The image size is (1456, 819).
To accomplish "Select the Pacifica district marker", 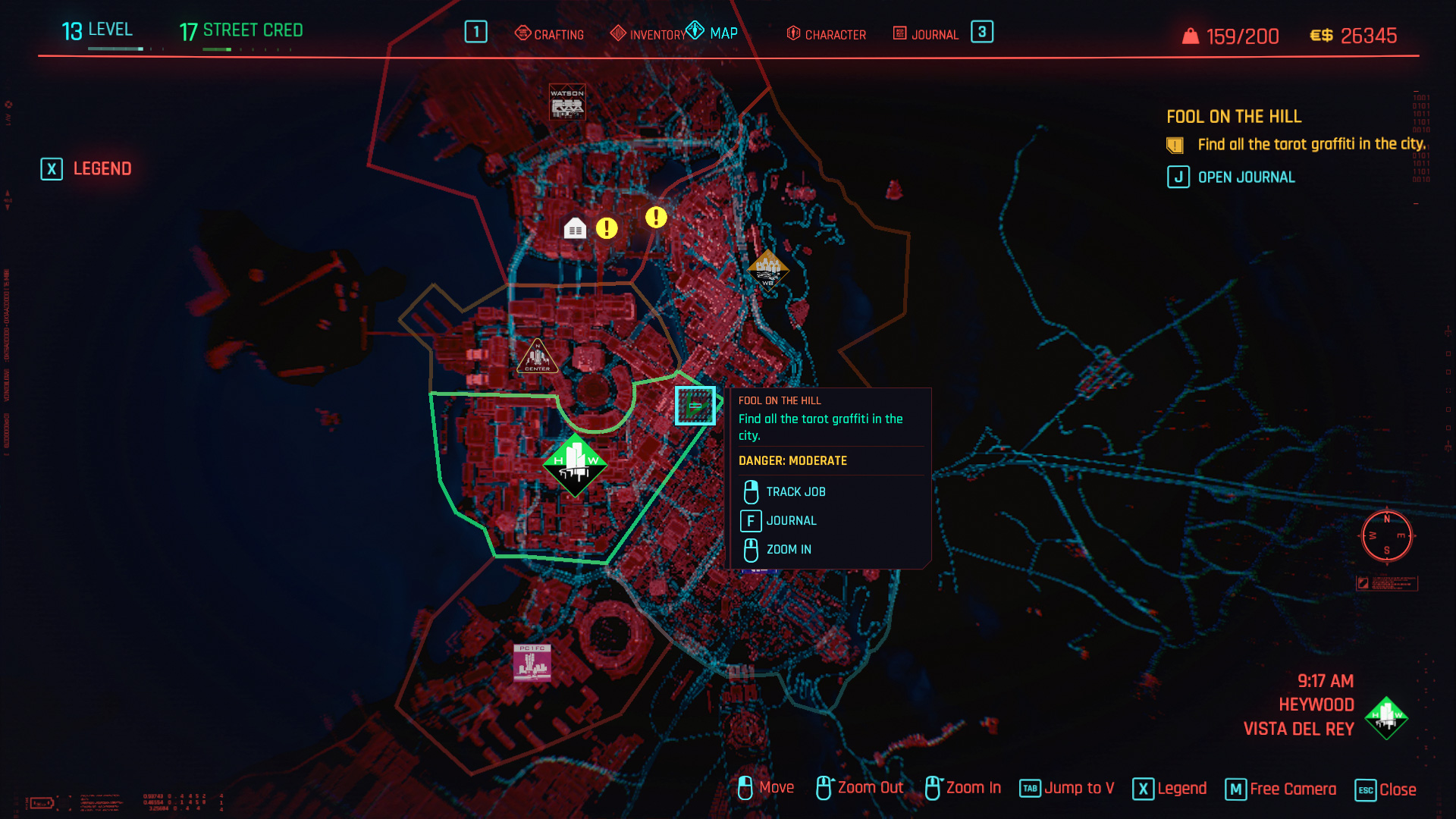I will coord(532,662).
